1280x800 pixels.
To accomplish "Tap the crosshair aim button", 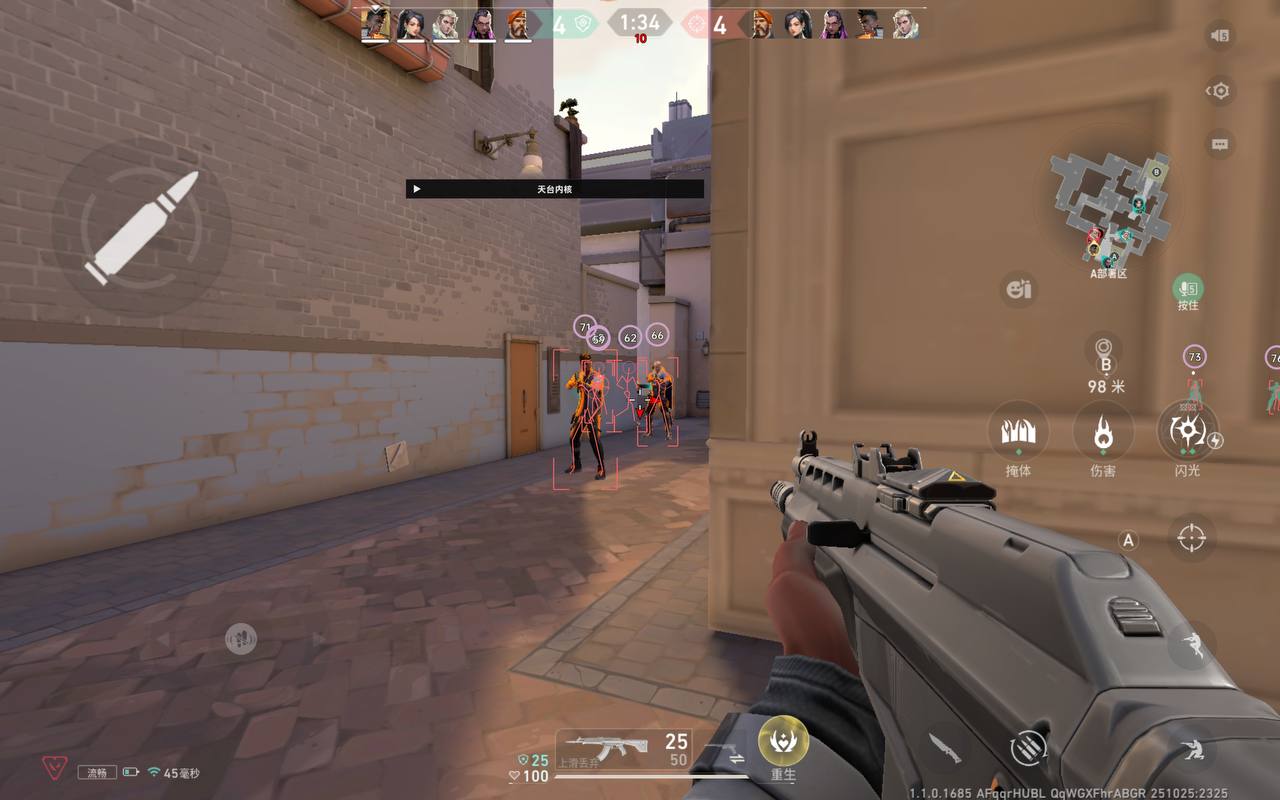I will pyautogui.click(x=1191, y=537).
